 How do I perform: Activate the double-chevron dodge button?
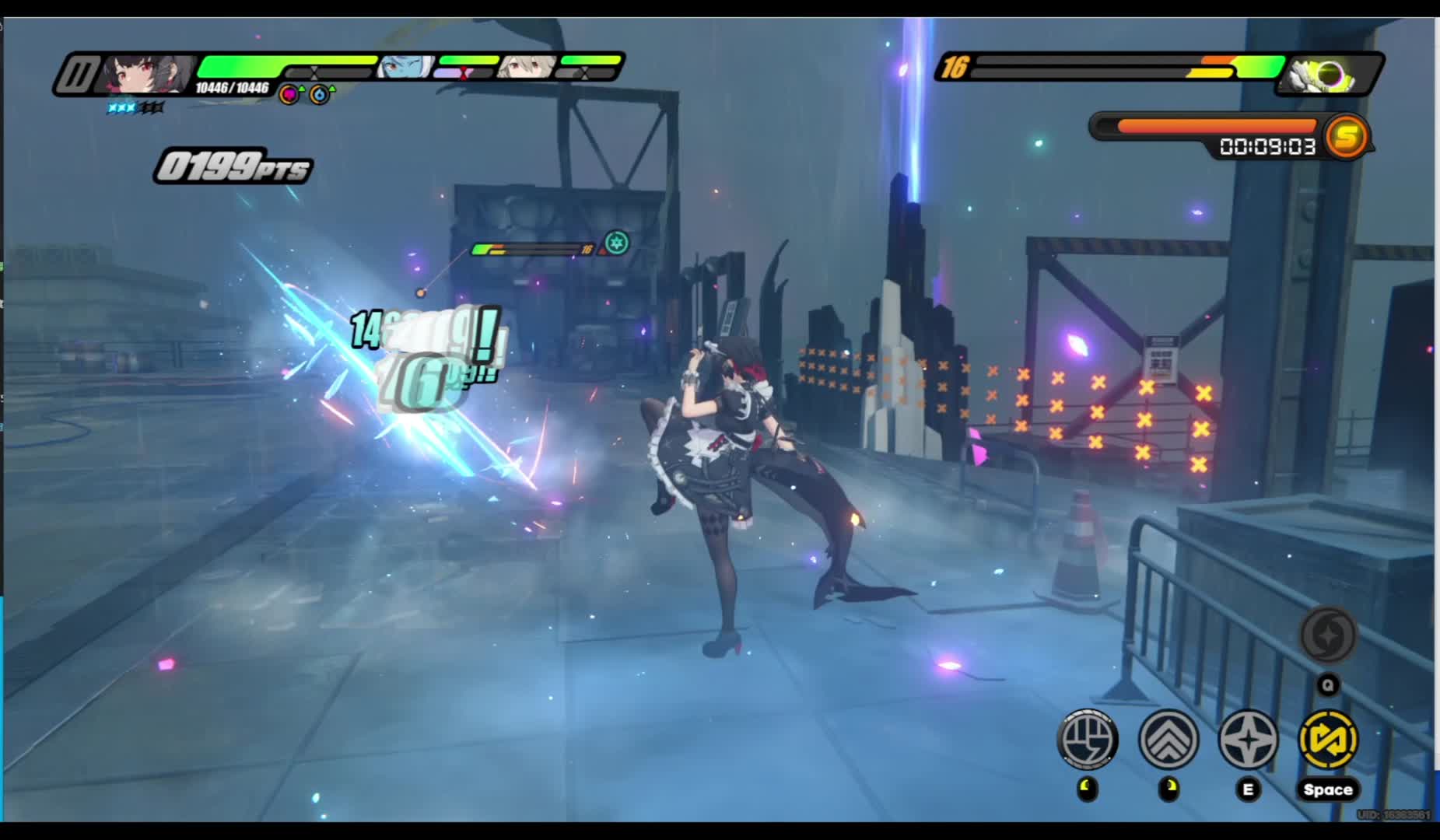[1168, 739]
